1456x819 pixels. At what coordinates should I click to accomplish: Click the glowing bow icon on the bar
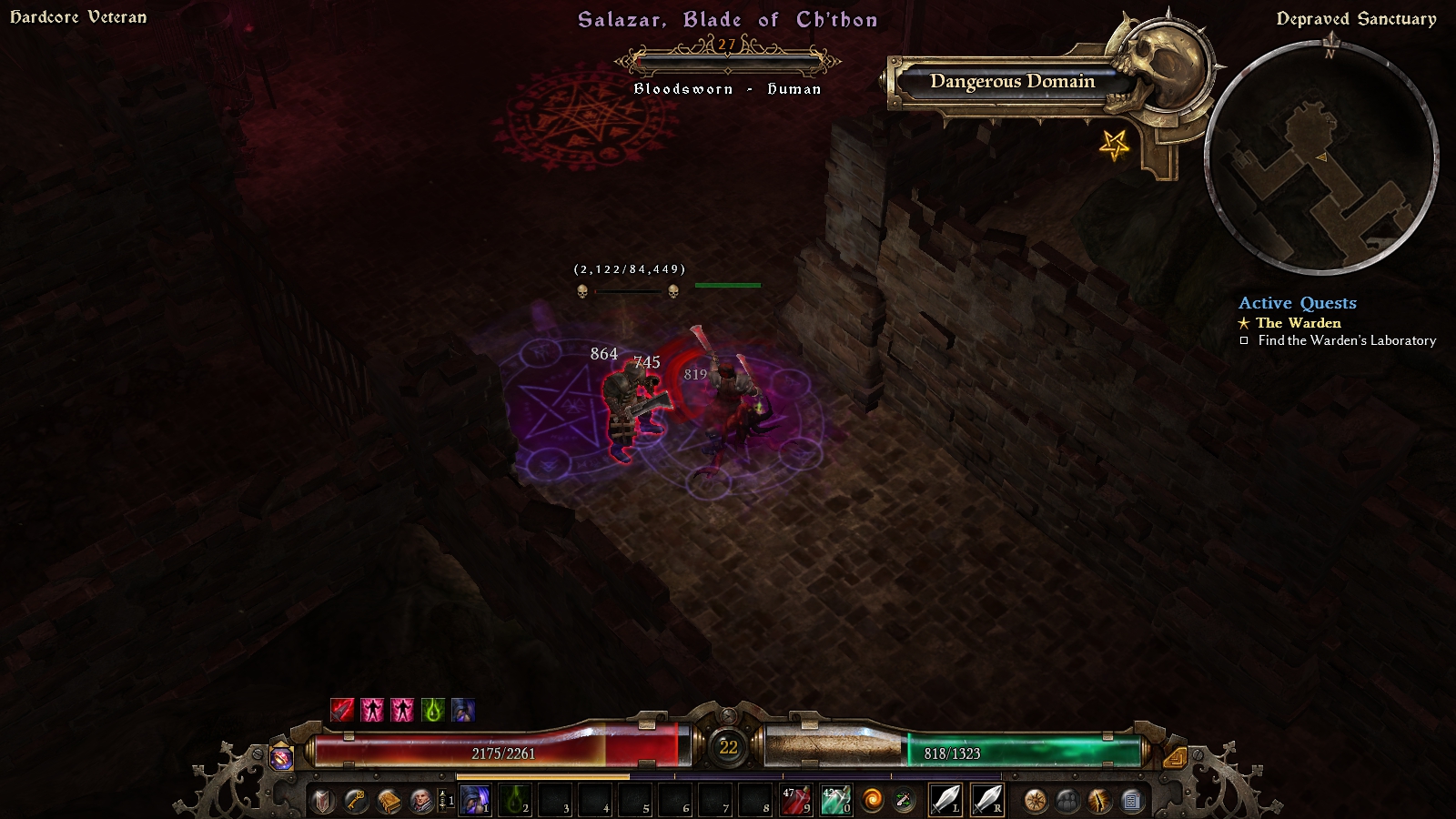pos(1100,801)
